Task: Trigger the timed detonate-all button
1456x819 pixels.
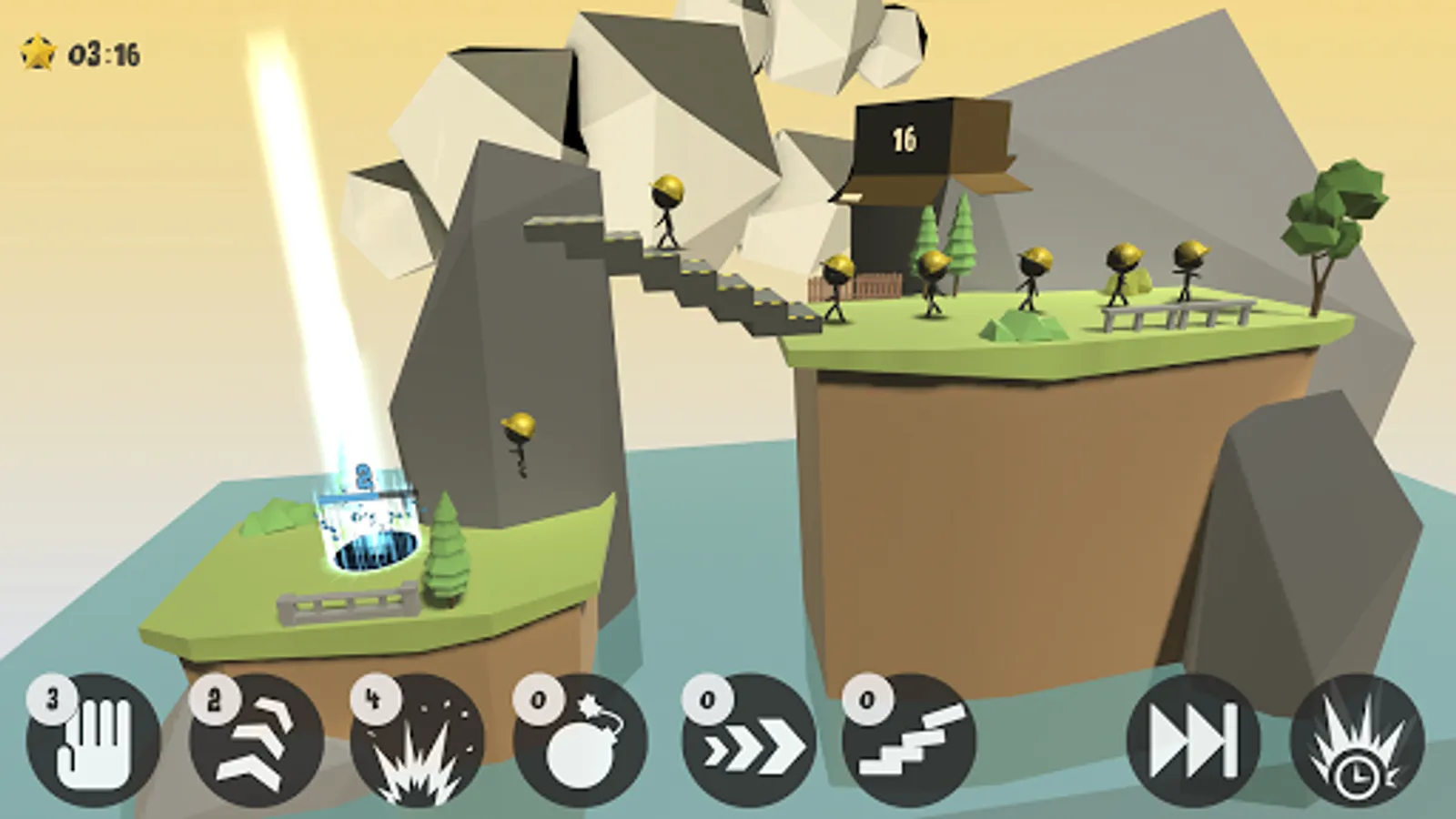Action: pos(1357,741)
